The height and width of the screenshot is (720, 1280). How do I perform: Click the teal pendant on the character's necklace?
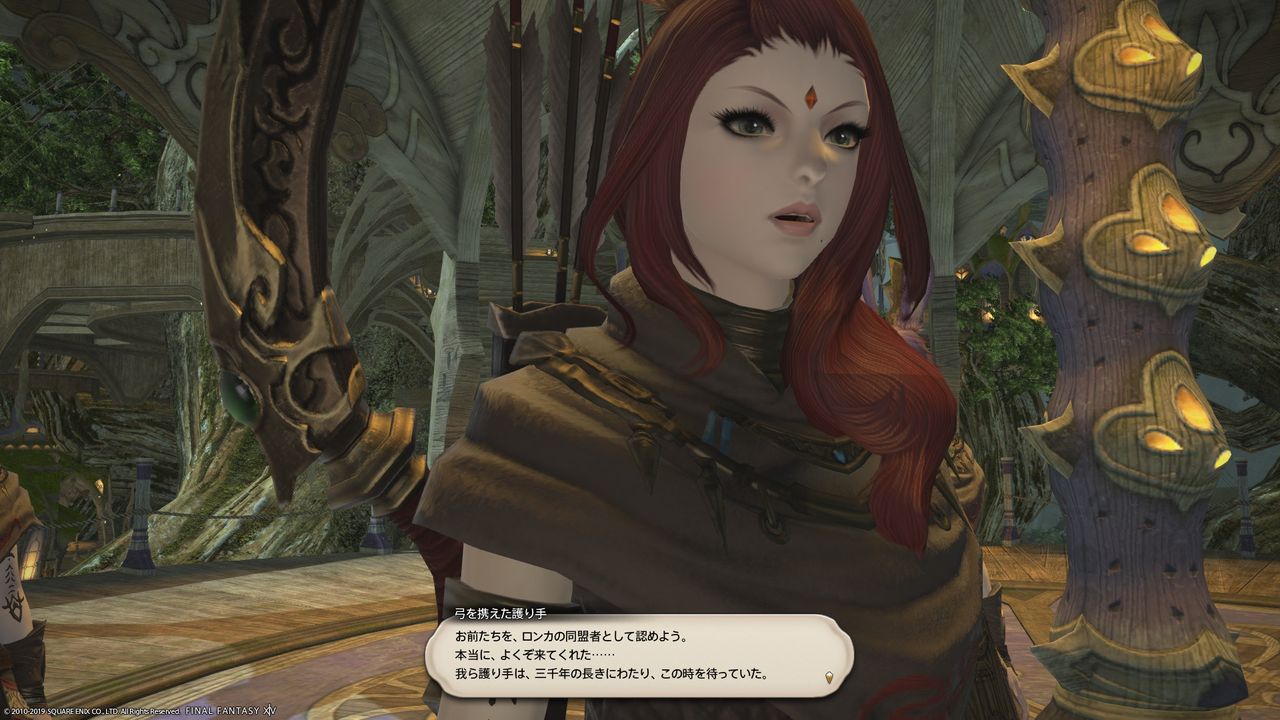click(x=716, y=428)
